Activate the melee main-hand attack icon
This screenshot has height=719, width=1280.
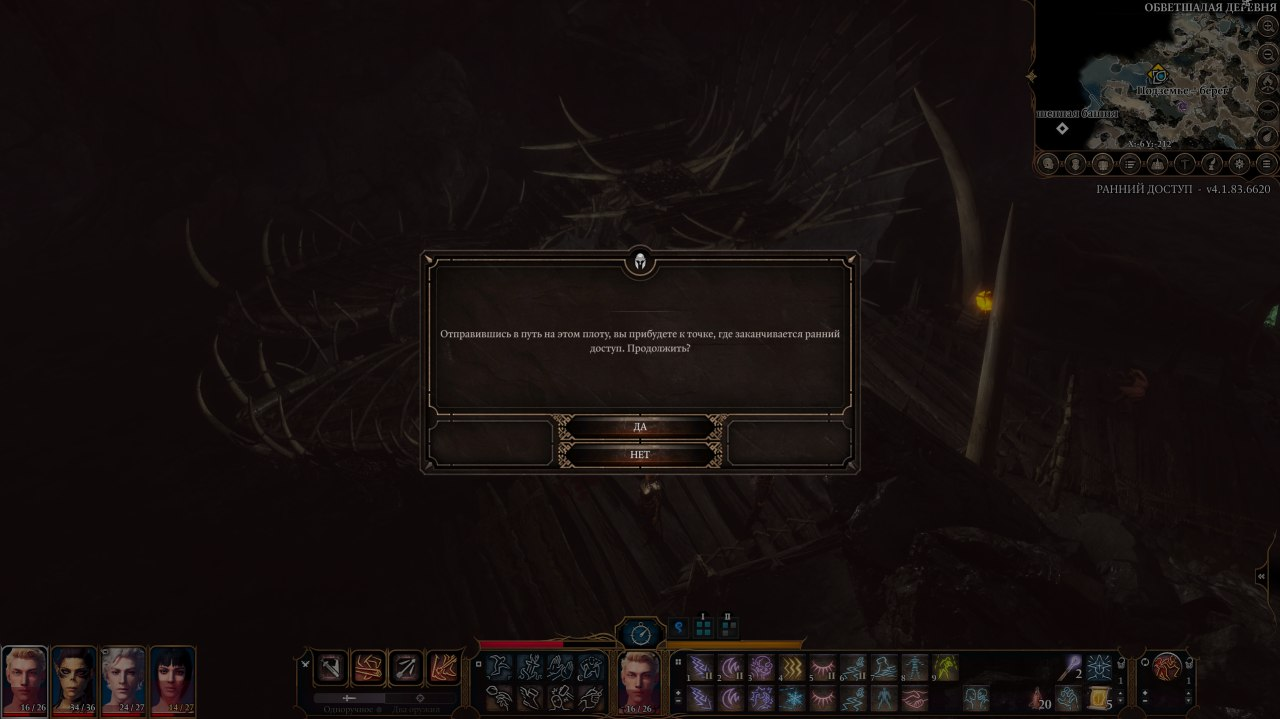pyautogui.click(x=332, y=667)
